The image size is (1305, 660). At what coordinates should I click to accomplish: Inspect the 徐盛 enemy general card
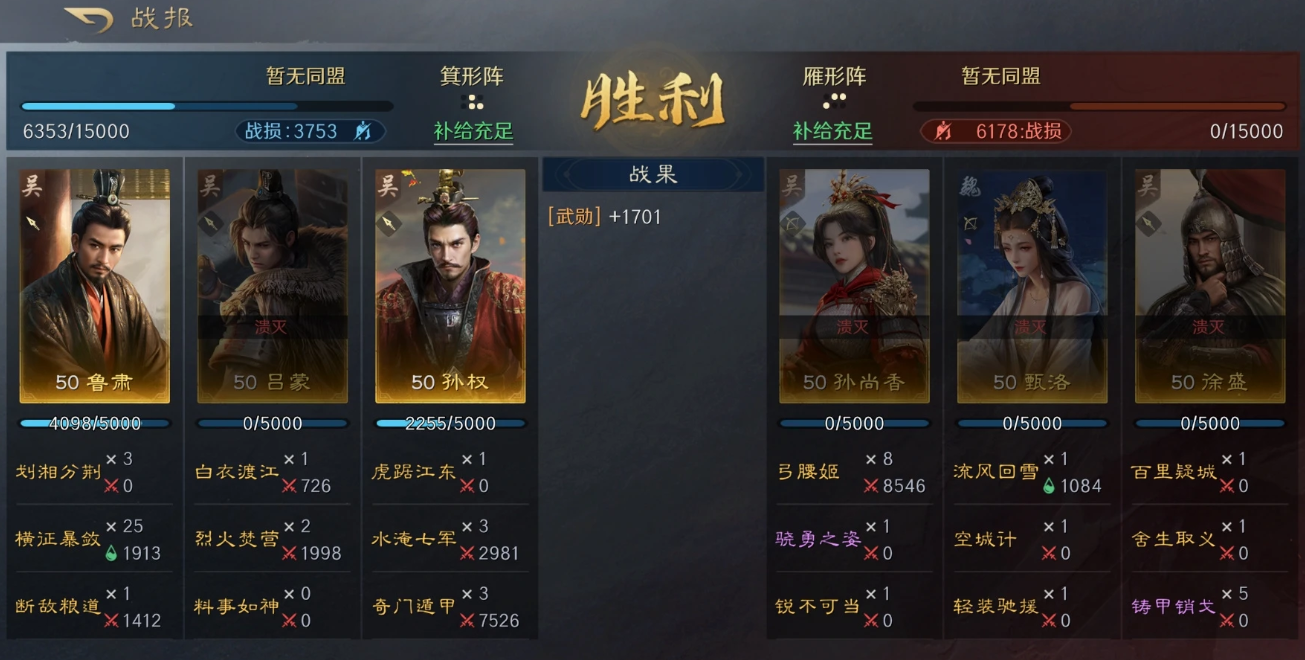pos(1209,286)
